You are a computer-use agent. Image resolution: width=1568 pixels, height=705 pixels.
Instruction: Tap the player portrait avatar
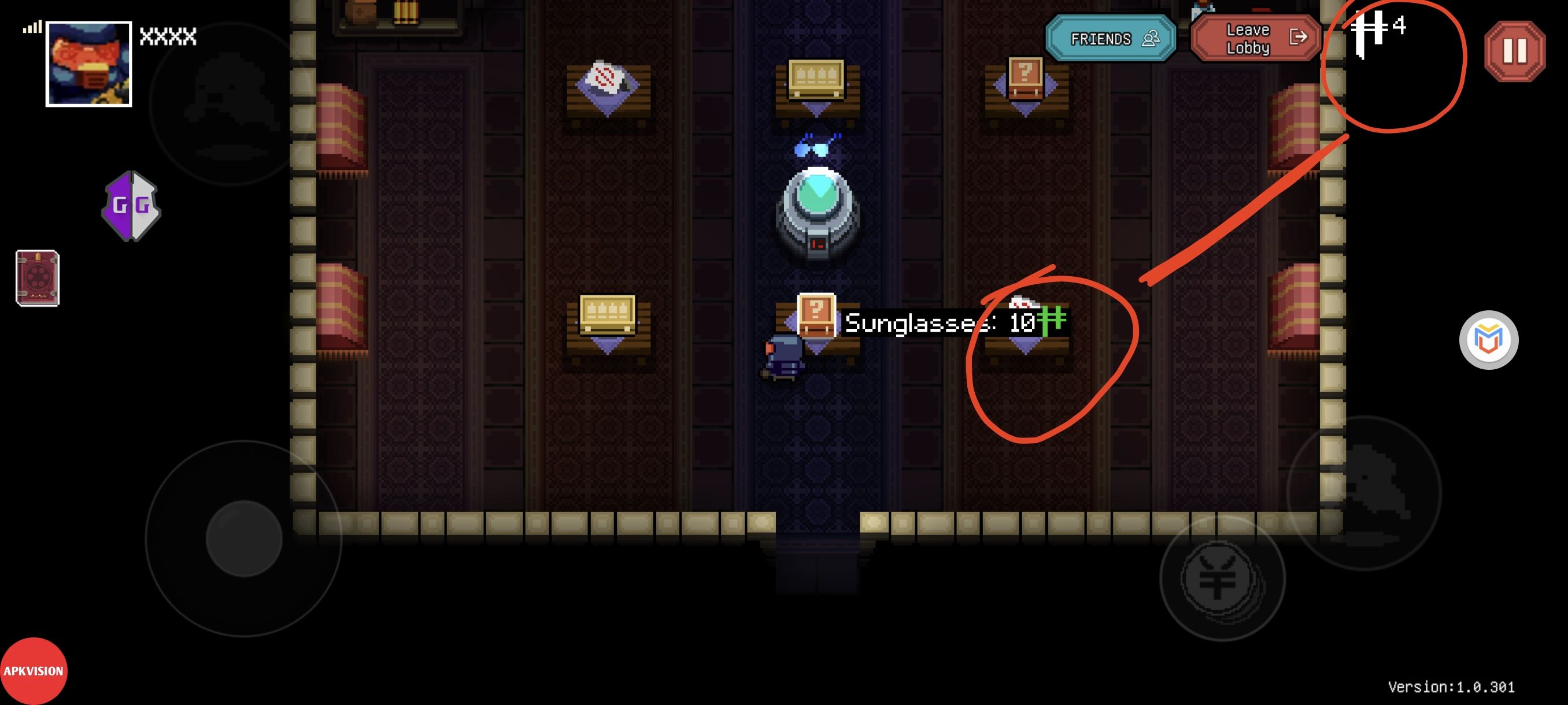[x=89, y=64]
